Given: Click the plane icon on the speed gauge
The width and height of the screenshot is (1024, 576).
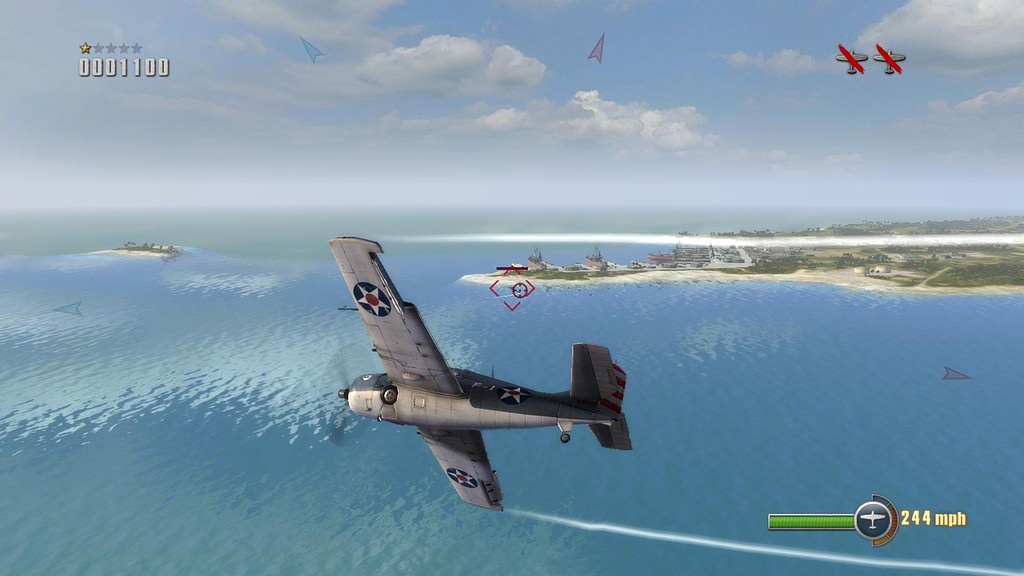Looking at the screenshot, I should [x=872, y=520].
